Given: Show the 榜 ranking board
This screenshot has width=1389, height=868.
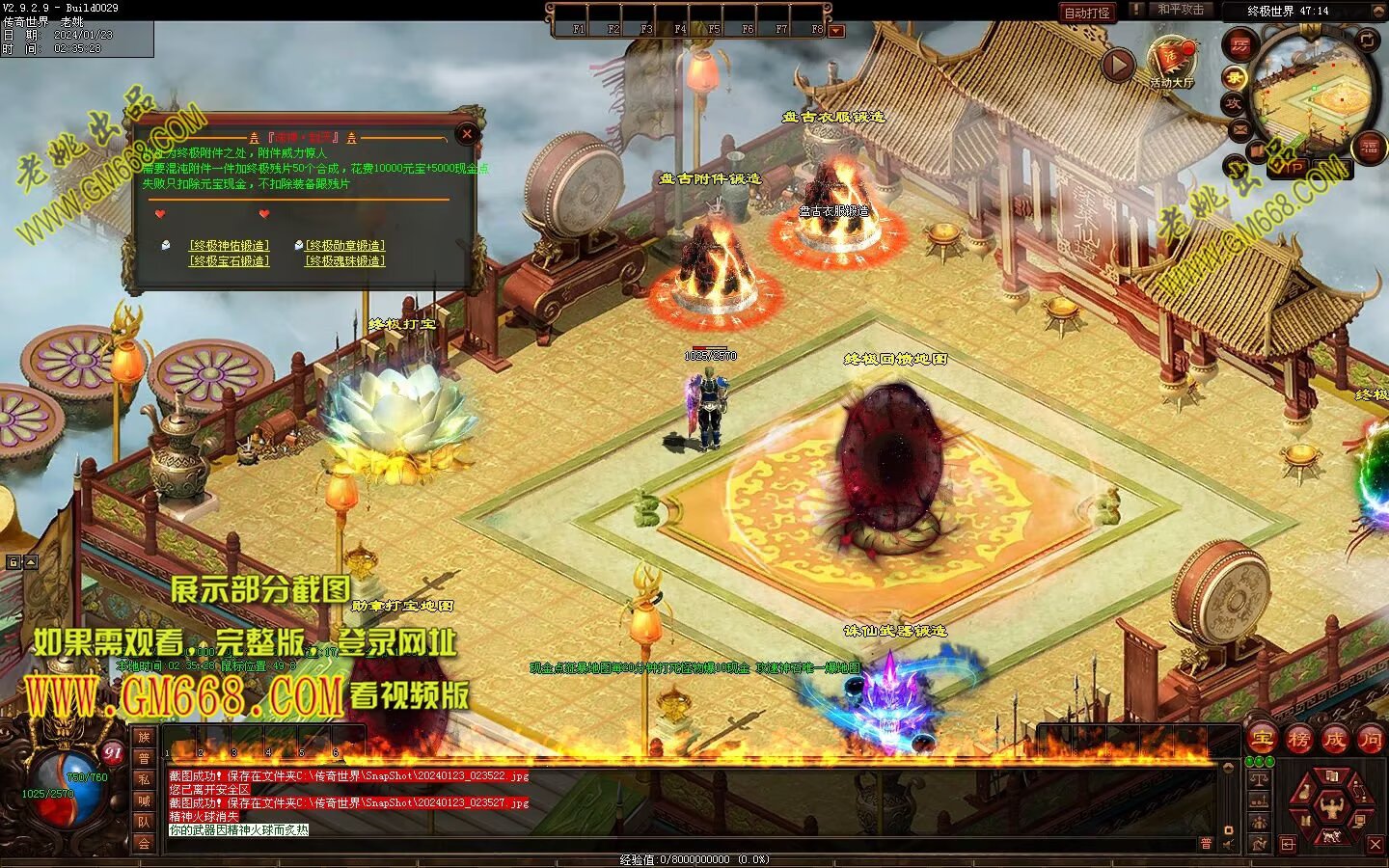Looking at the screenshot, I should 1298,740.
